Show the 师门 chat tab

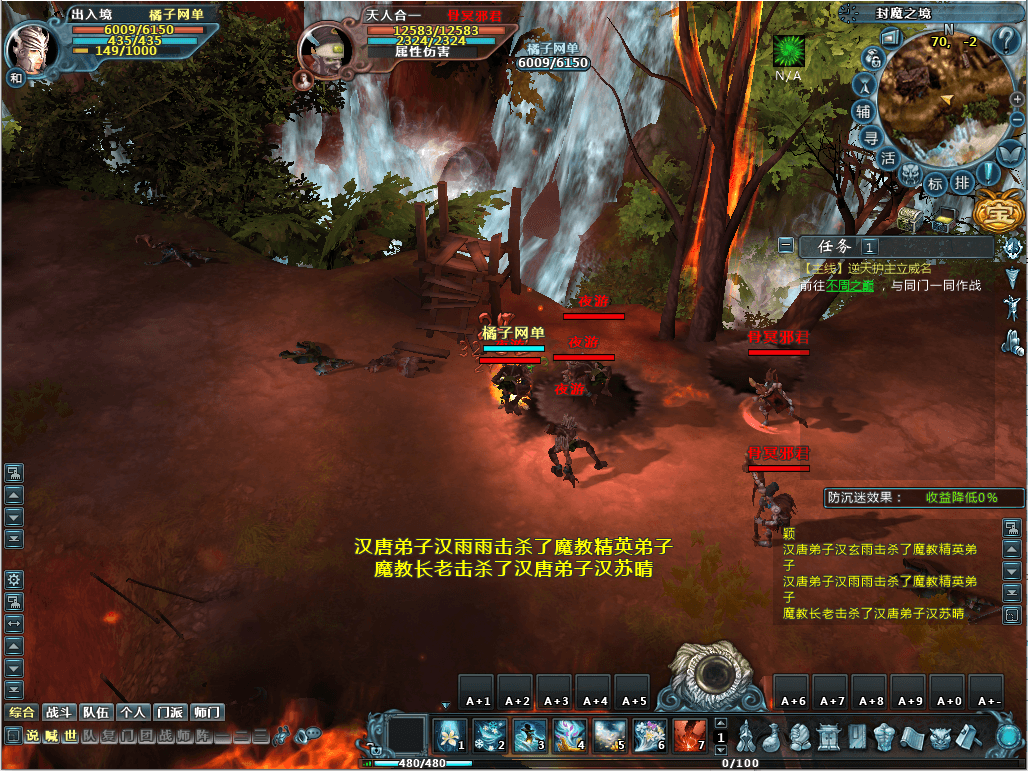(x=207, y=713)
